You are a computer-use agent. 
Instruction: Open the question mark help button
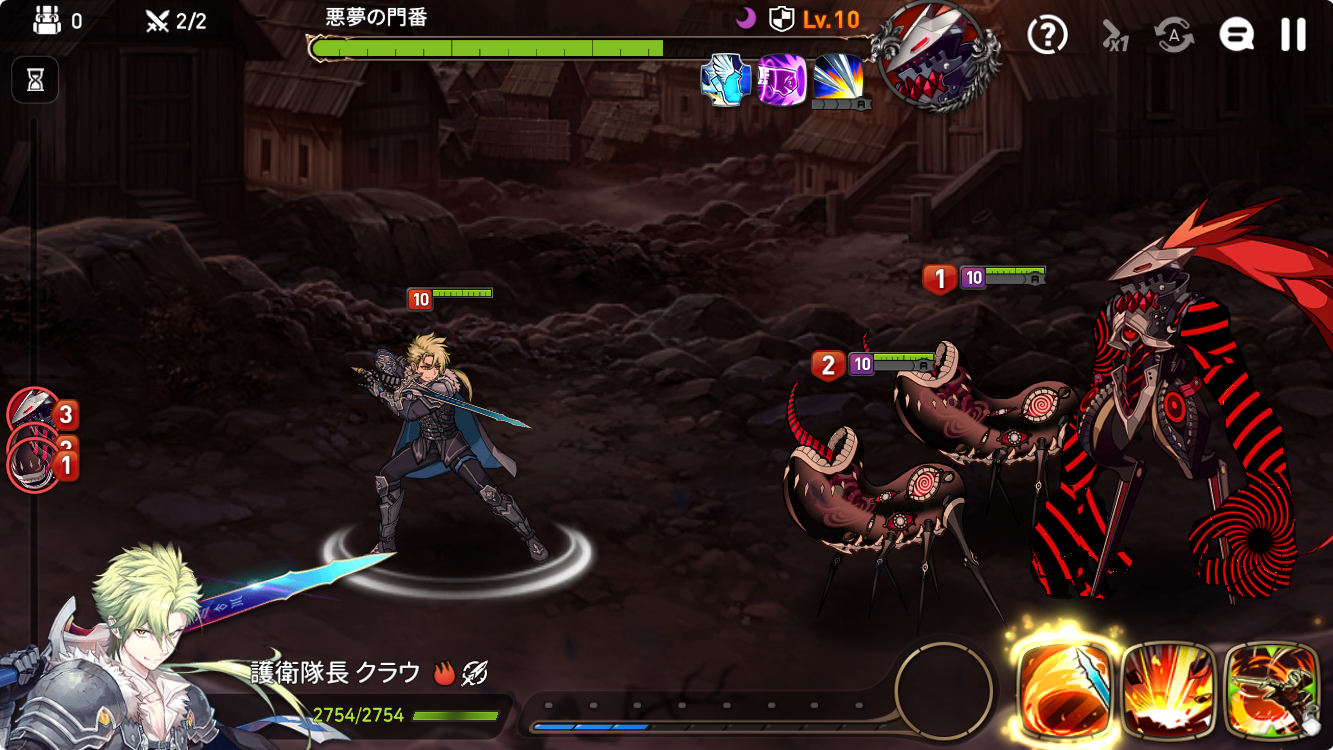[1047, 35]
